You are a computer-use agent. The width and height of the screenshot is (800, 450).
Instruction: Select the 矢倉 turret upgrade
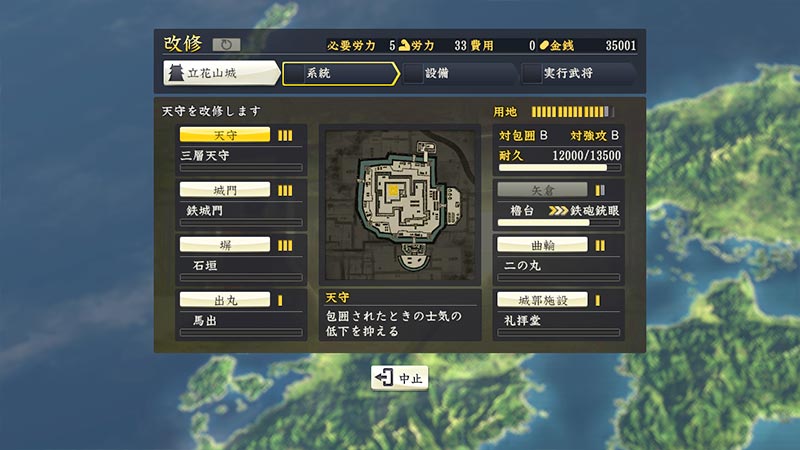(x=542, y=189)
